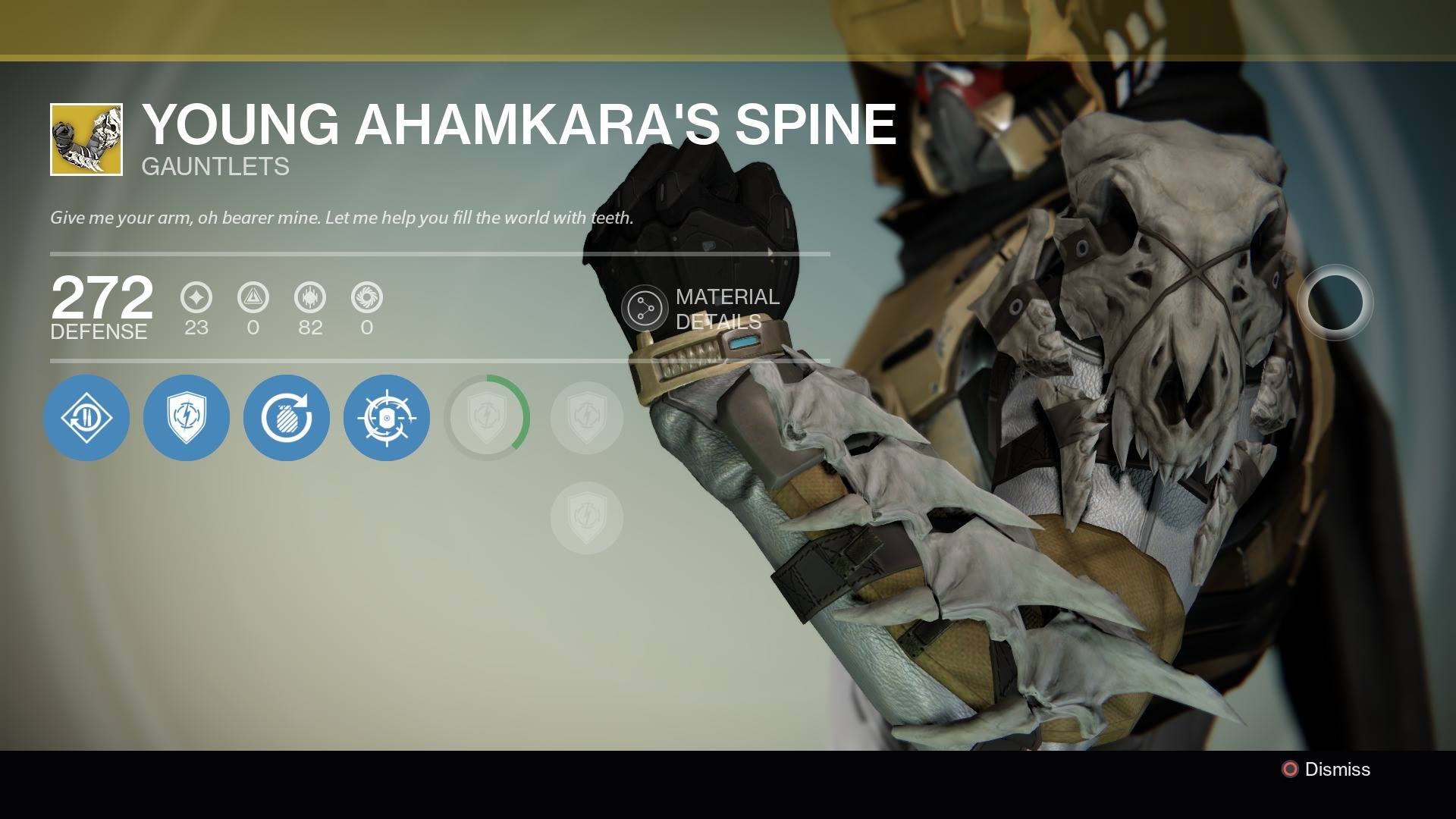Select the blue crosshair target perk node
Image resolution: width=1456 pixels, height=819 pixels.
(x=387, y=418)
